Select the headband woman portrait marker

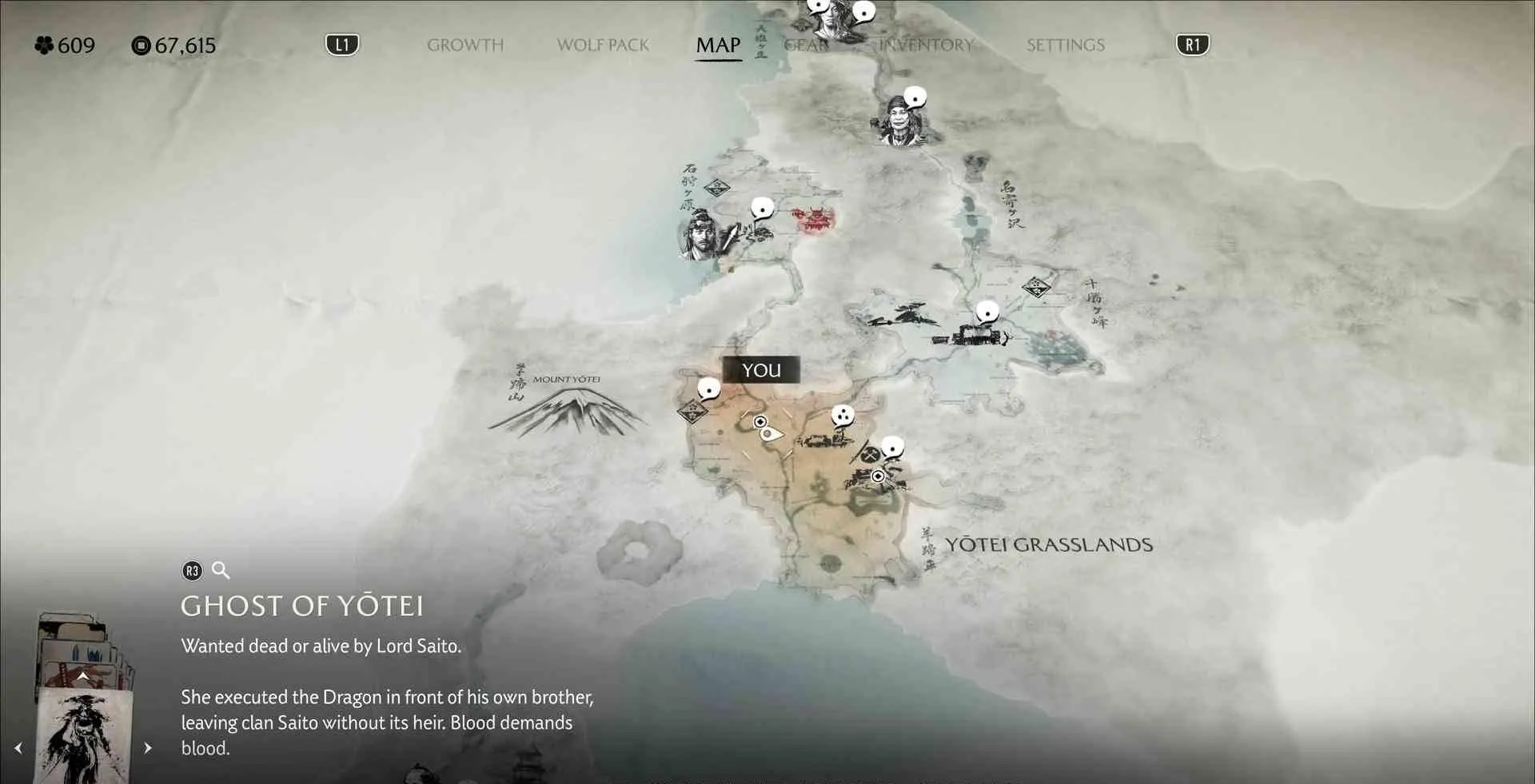tap(902, 121)
